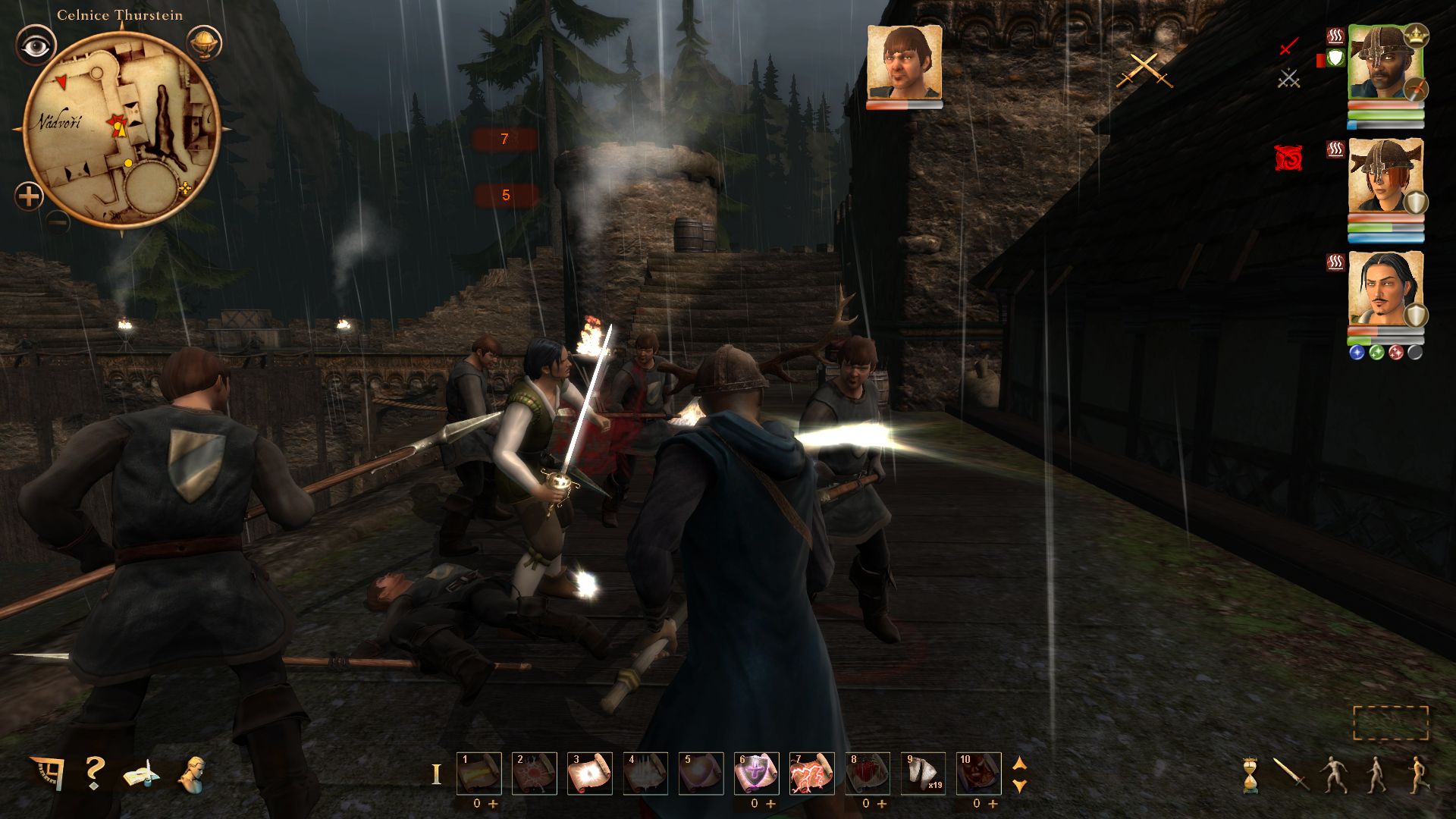Activate the lightning scroll in slot 7
Viewport: 1456px width, 819px height.
pyautogui.click(x=811, y=773)
